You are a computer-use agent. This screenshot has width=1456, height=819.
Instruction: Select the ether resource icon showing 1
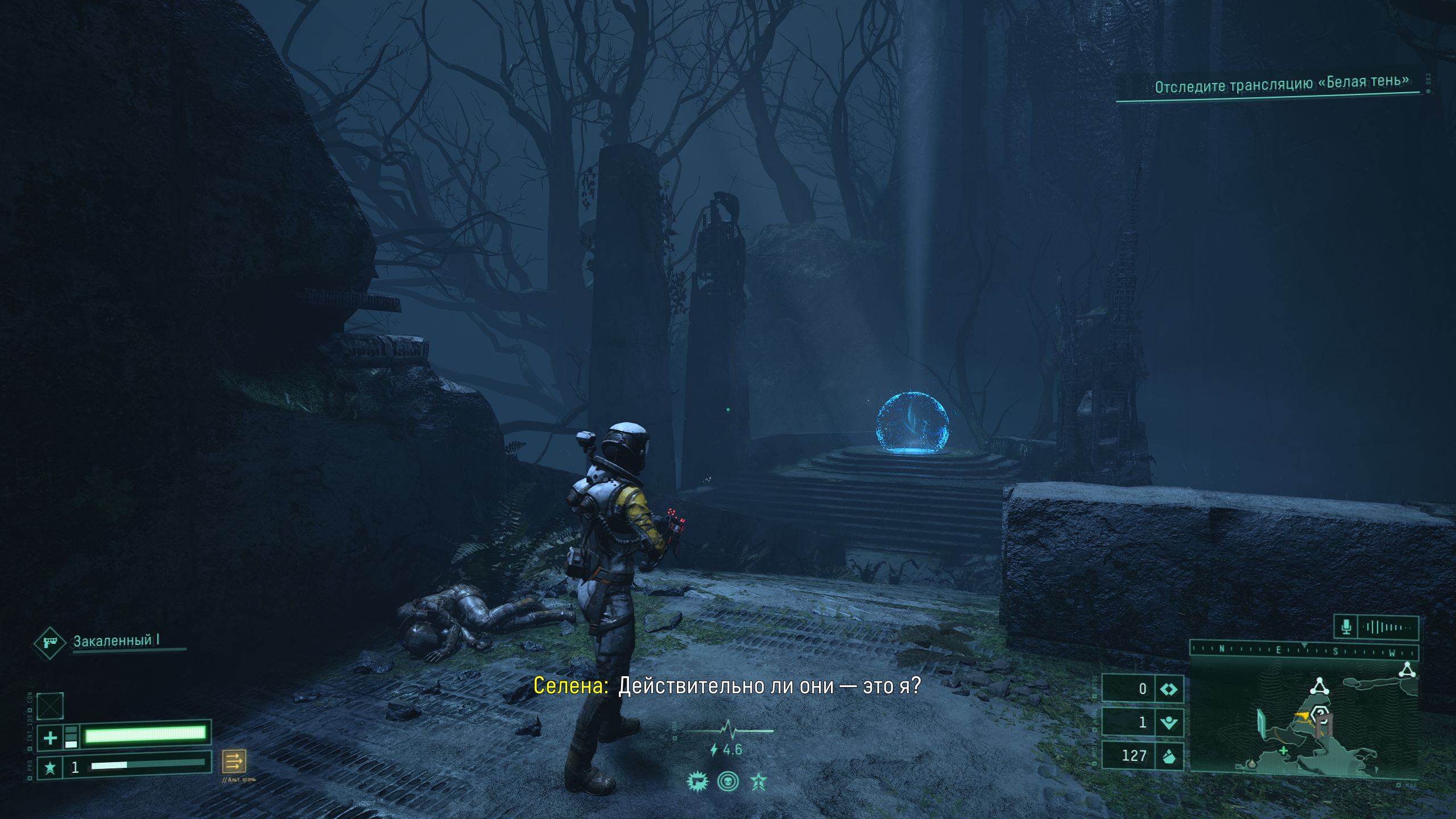[x=1169, y=722]
